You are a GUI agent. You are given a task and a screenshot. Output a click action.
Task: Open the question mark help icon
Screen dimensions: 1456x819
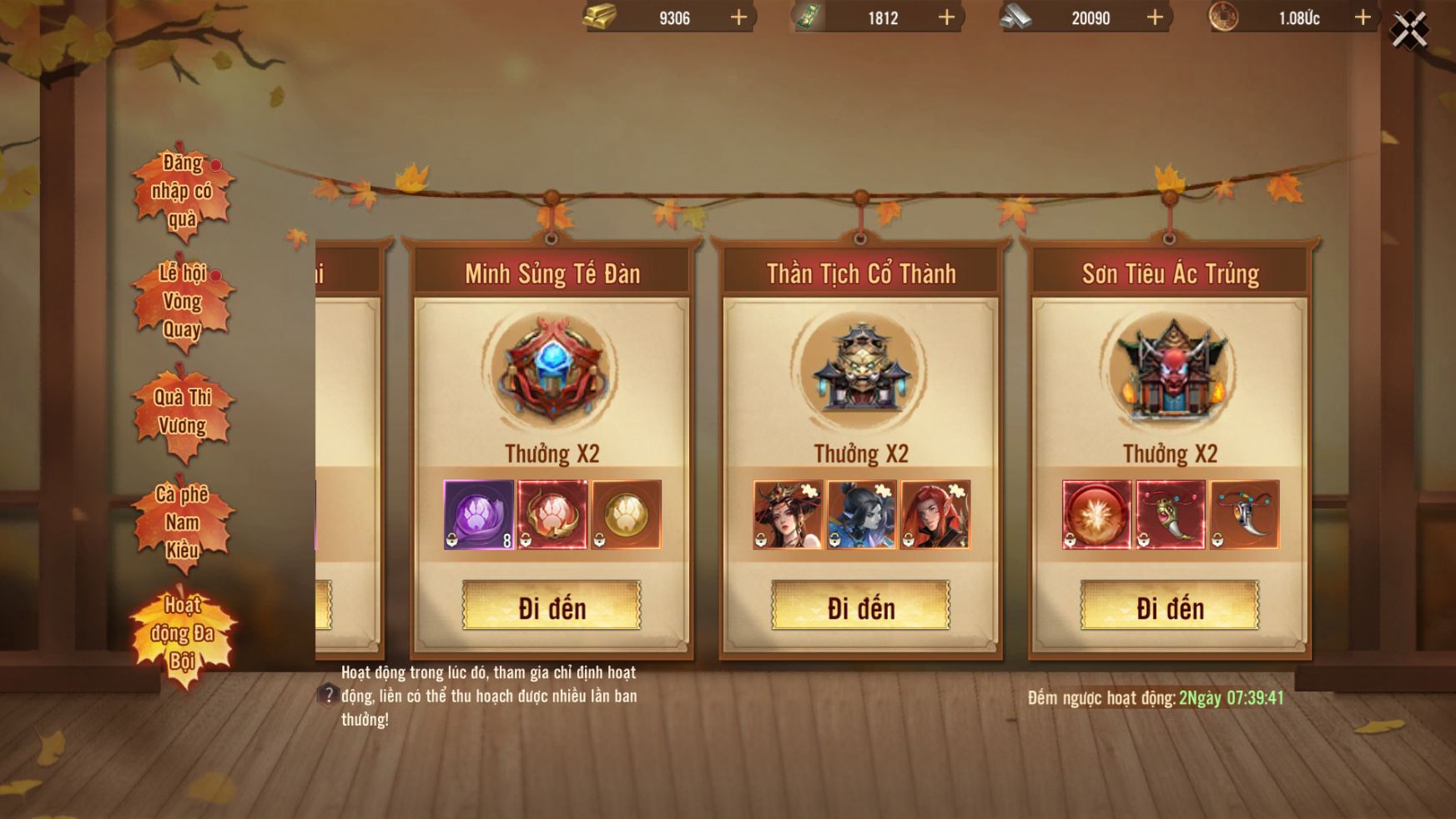[328, 695]
